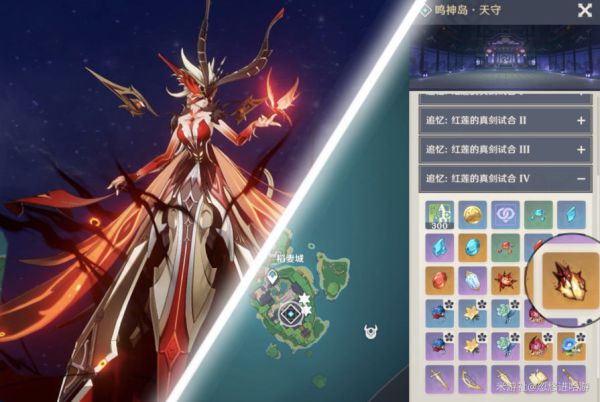Screen dimensions: 600x402
Task: Select the spiky red boss material in third row
Action: tap(505, 280)
